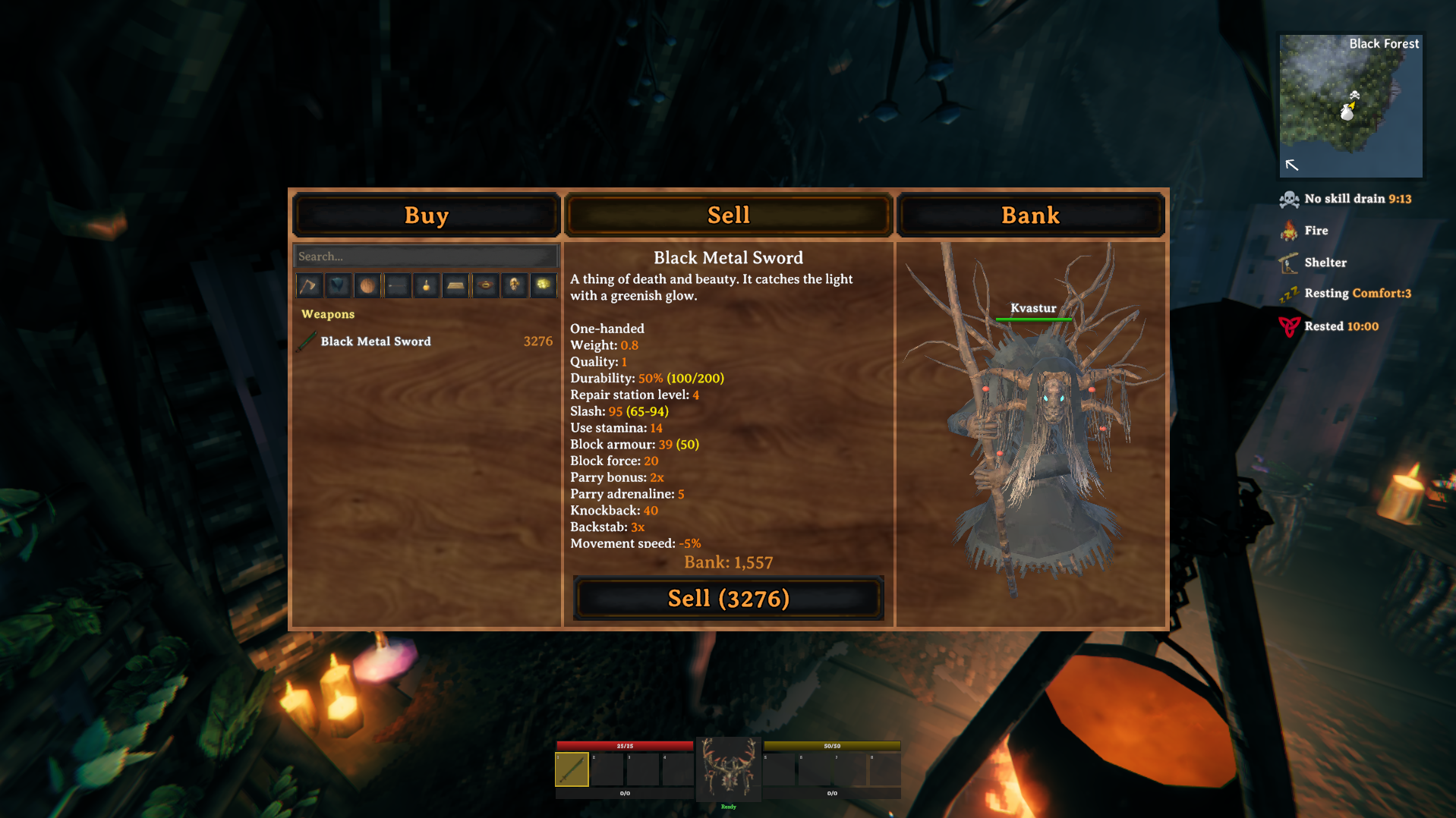Collapse the Weapons category list
This screenshot has height=818, width=1456.
pyautogui.click(x=329, y=313)
